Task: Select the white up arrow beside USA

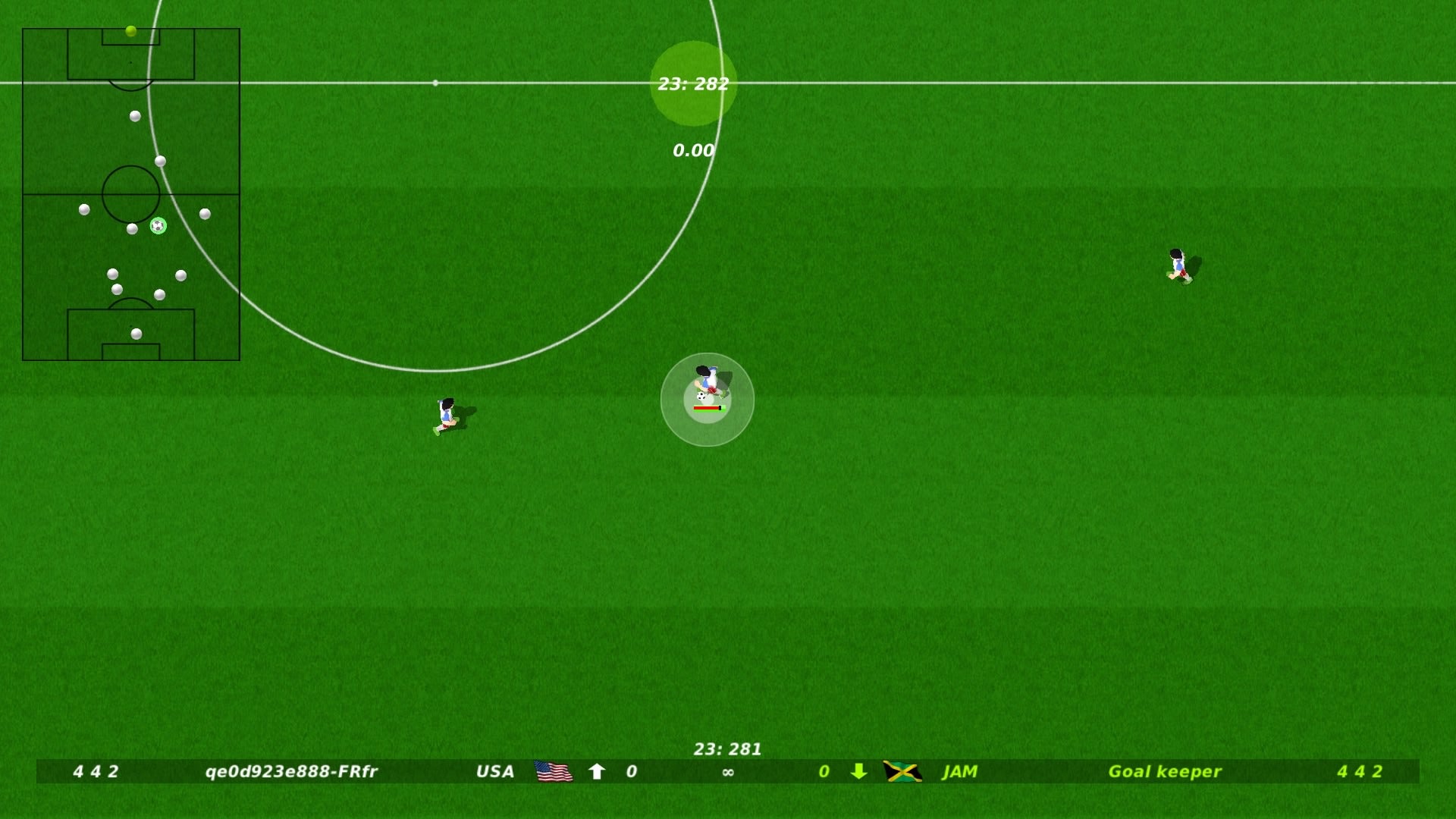Action: pos(597,772)
